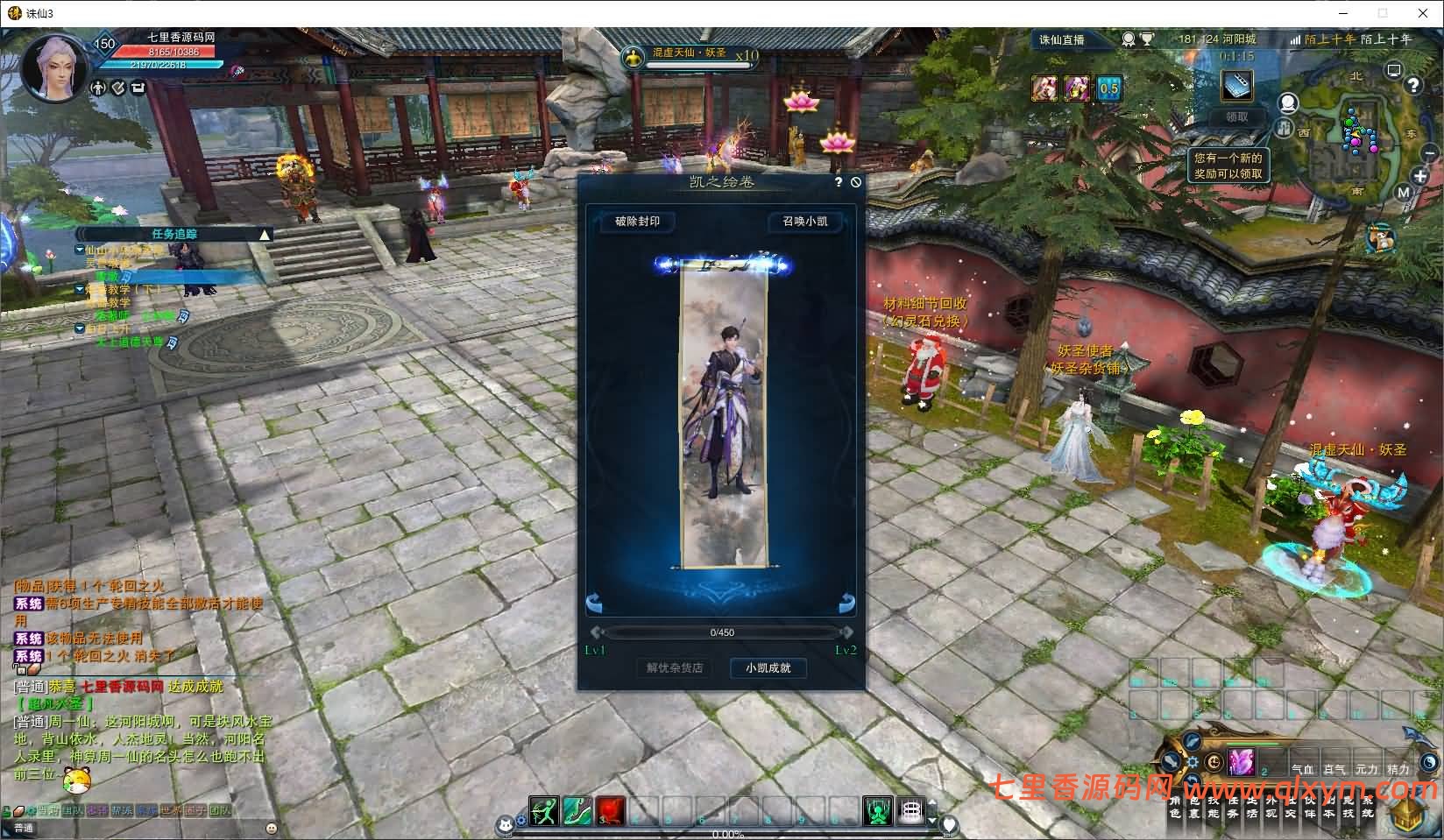Click the 0/450 progress bar in the scroll window
Screen dimensions: 1444x840
coord(723,632)
